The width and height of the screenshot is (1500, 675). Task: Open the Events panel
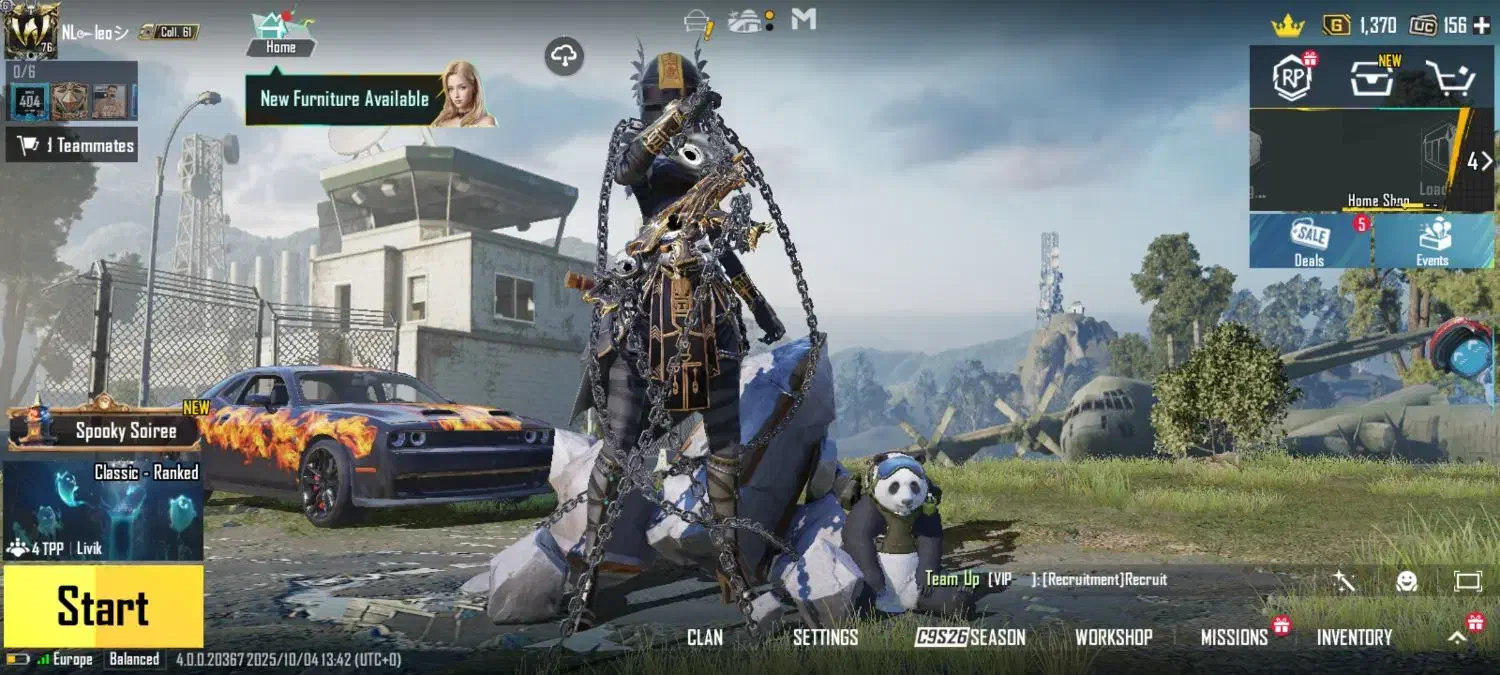(1432, 242)
